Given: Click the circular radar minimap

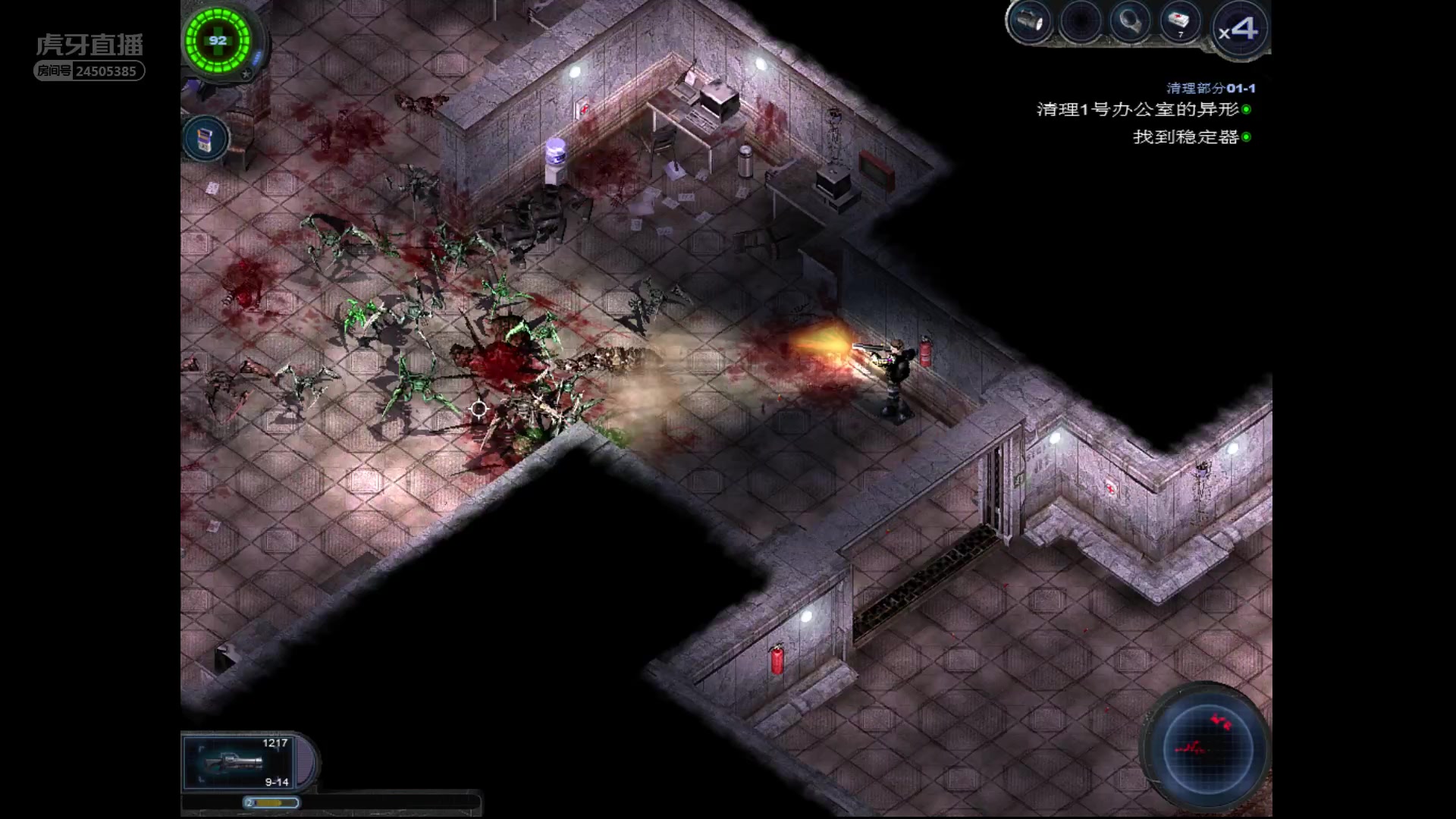Looking at the screenshot, I should point(1207,747).
